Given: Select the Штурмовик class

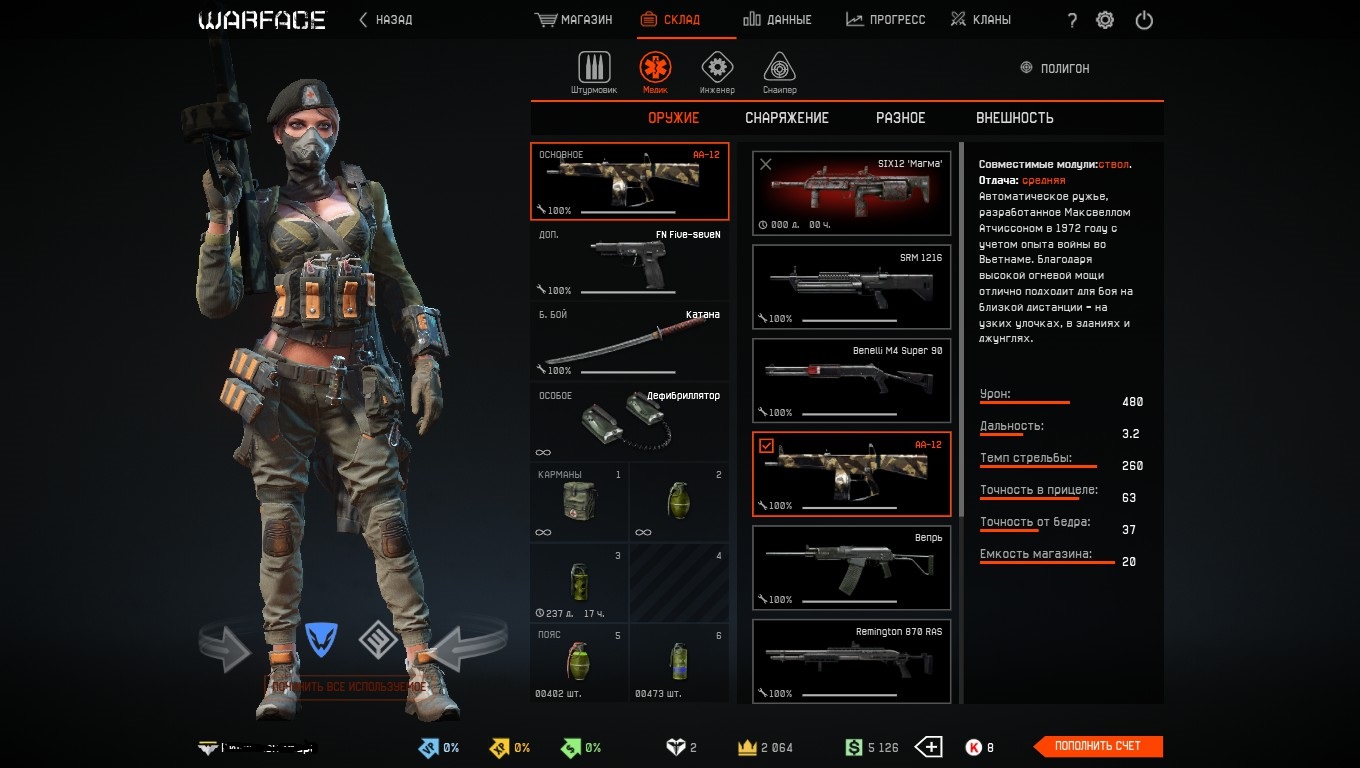Looking at the screenshot, I should point(594,72).
